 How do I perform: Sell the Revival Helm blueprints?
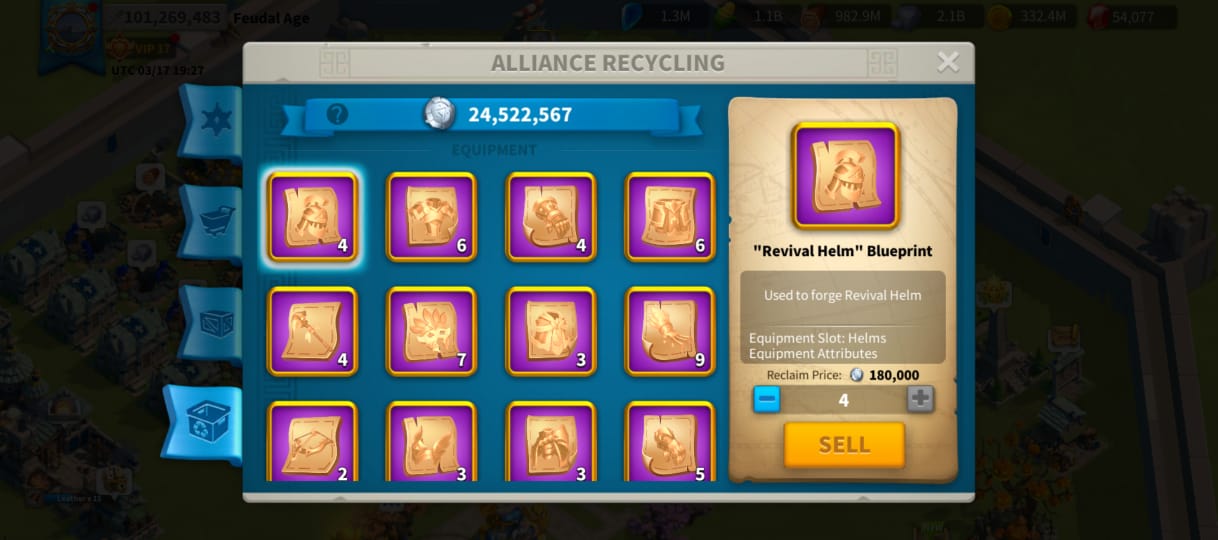click(x=844, y=445)
